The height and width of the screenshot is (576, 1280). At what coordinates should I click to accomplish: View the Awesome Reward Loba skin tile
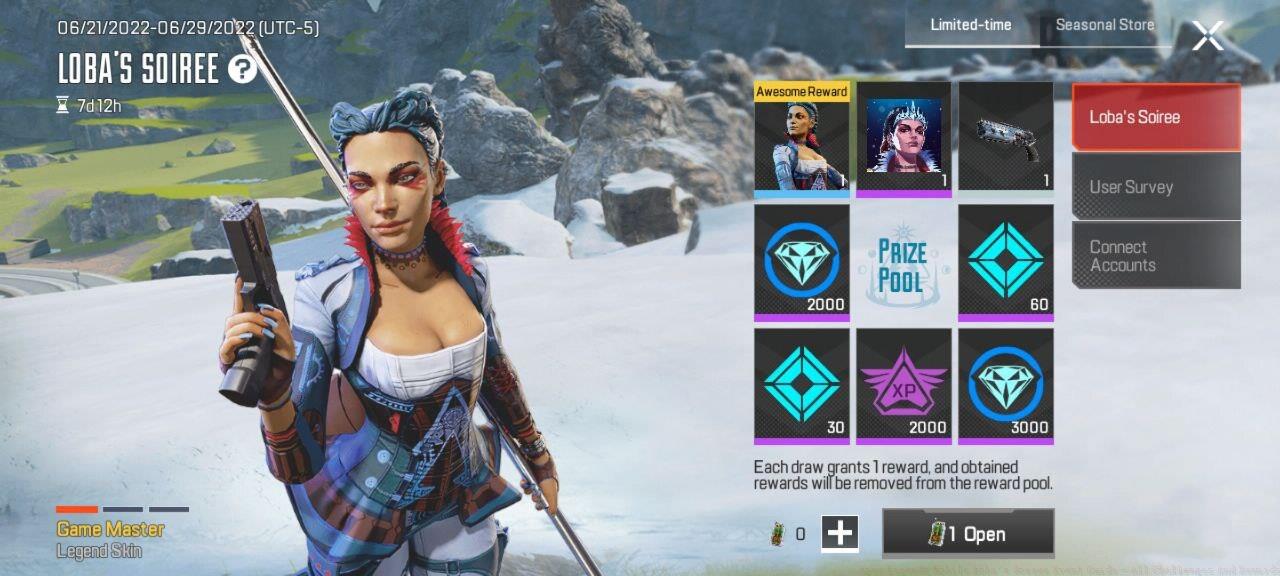801,138
